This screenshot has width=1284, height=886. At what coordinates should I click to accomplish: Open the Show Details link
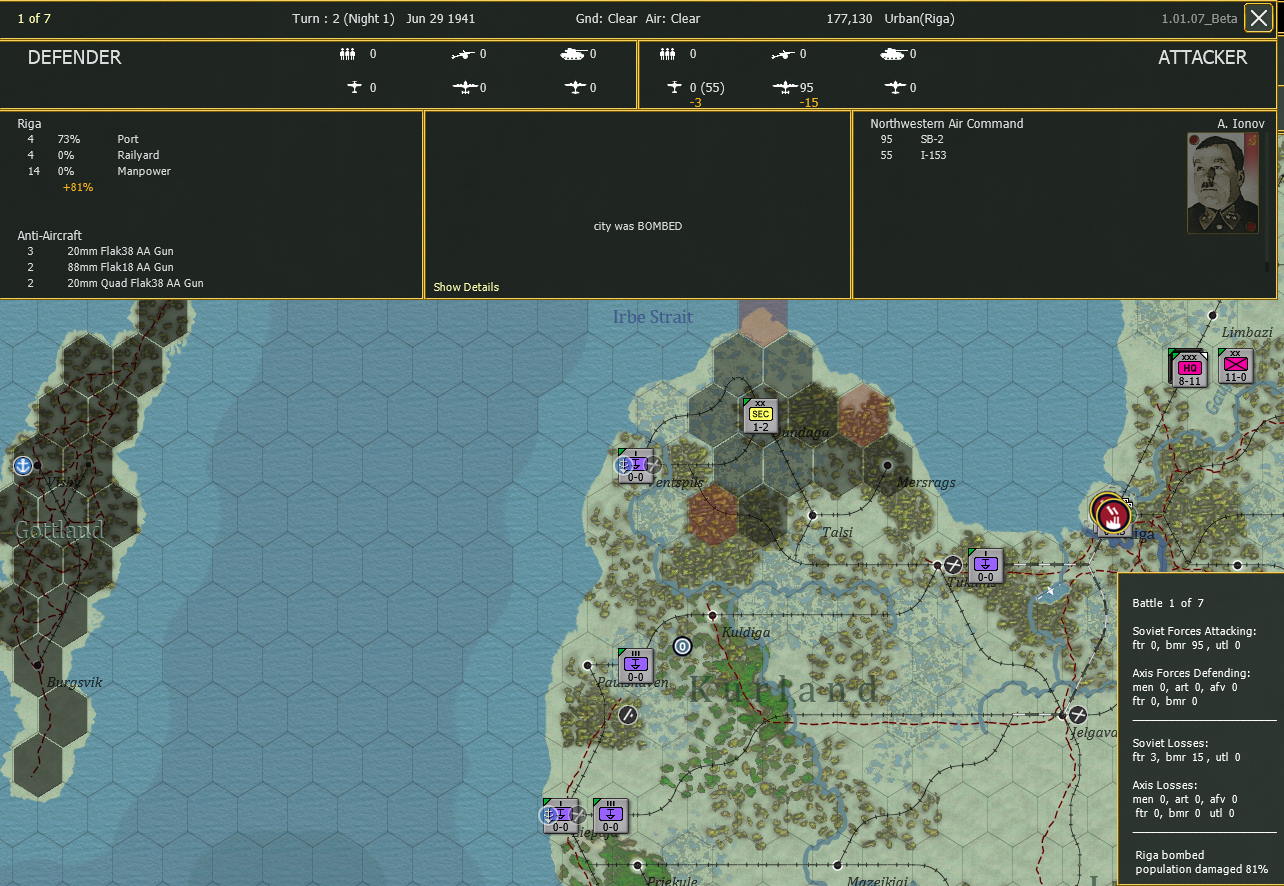[x=465, y=287]
